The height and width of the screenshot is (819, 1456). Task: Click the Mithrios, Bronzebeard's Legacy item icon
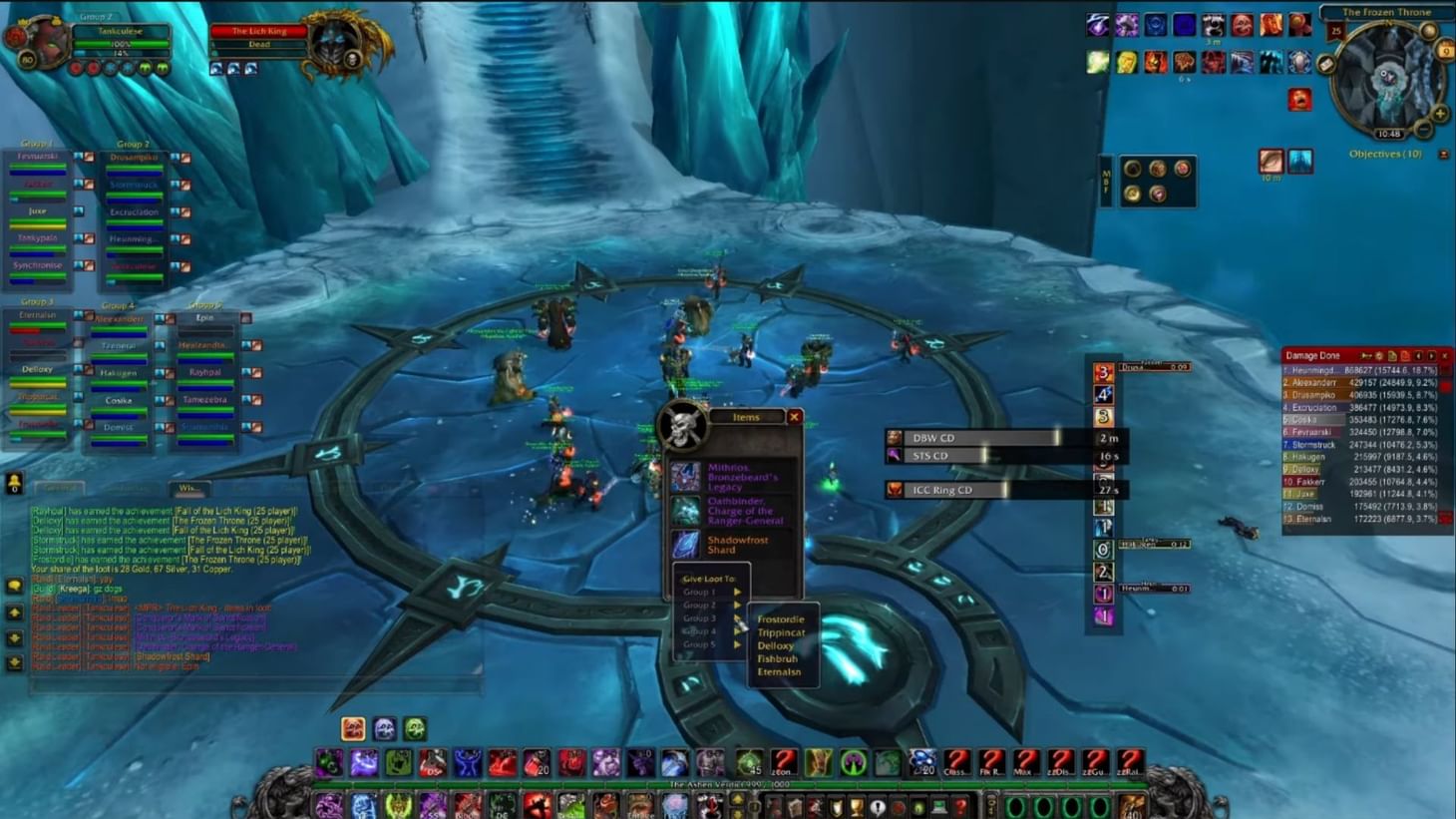pyautogui.click(x=685, y=477)
